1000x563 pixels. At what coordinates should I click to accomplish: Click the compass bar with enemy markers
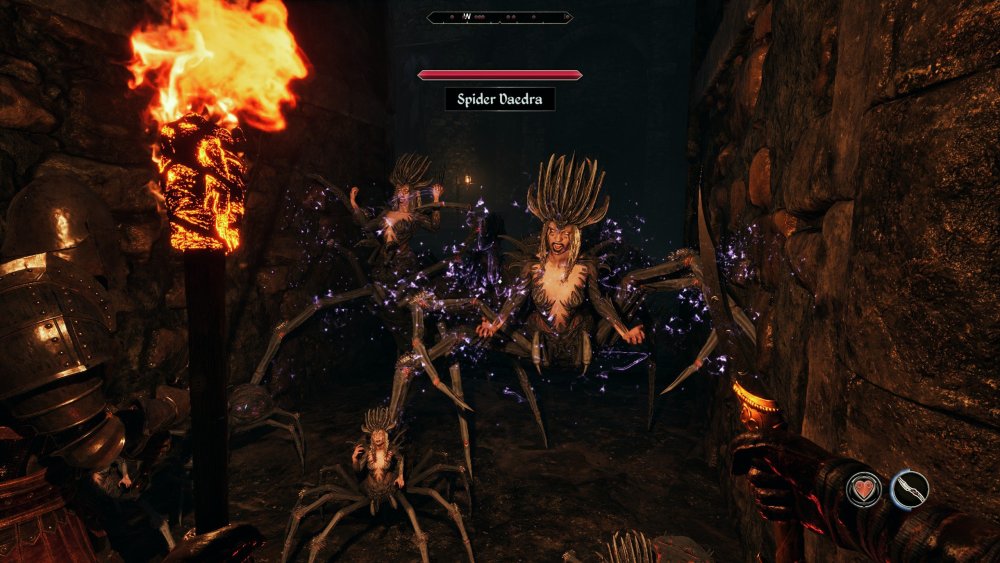click(x=499, y=17)
